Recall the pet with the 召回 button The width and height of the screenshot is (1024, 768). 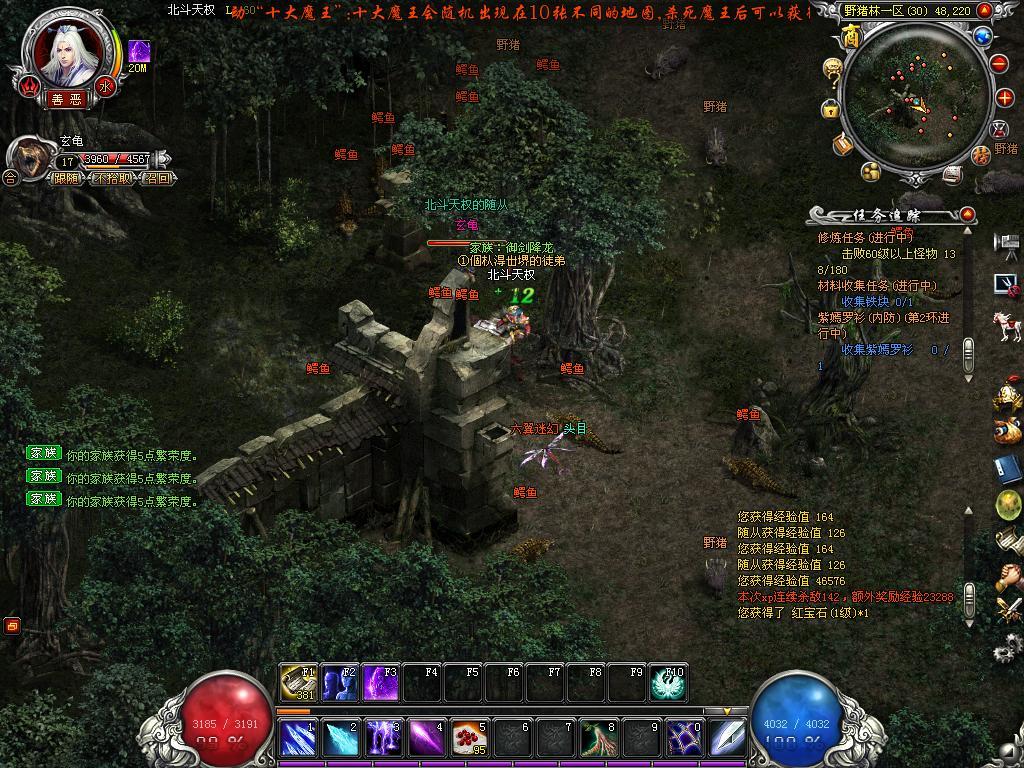[x=157, y=178]
